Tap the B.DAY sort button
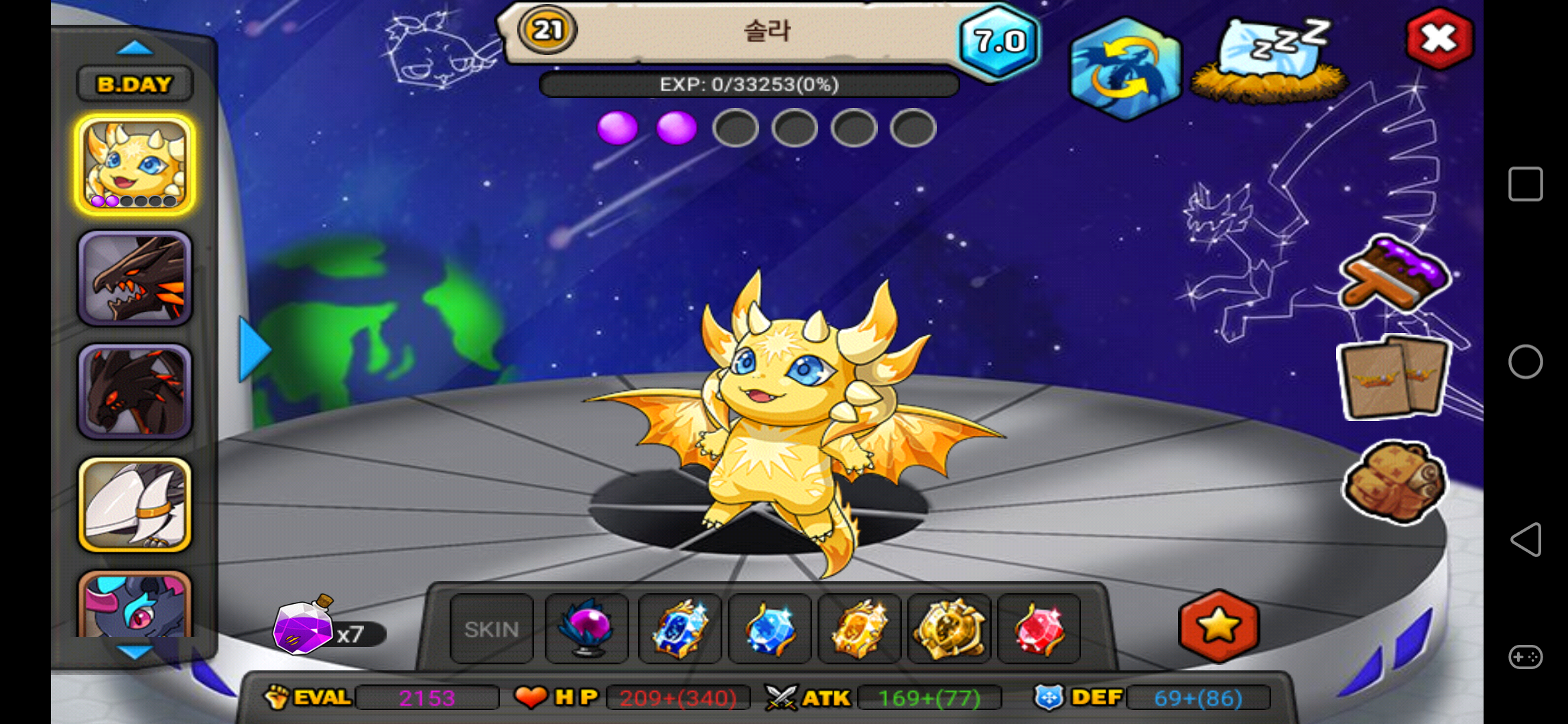The height and width of the screenshot is (724, 1568). click(x=135, y=84)
